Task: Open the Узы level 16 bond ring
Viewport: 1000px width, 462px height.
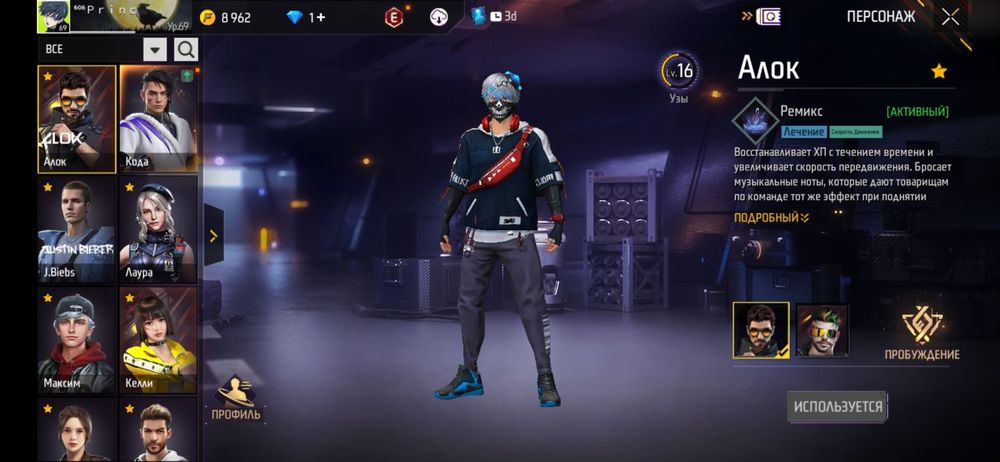Action: [x=678, y=72]
